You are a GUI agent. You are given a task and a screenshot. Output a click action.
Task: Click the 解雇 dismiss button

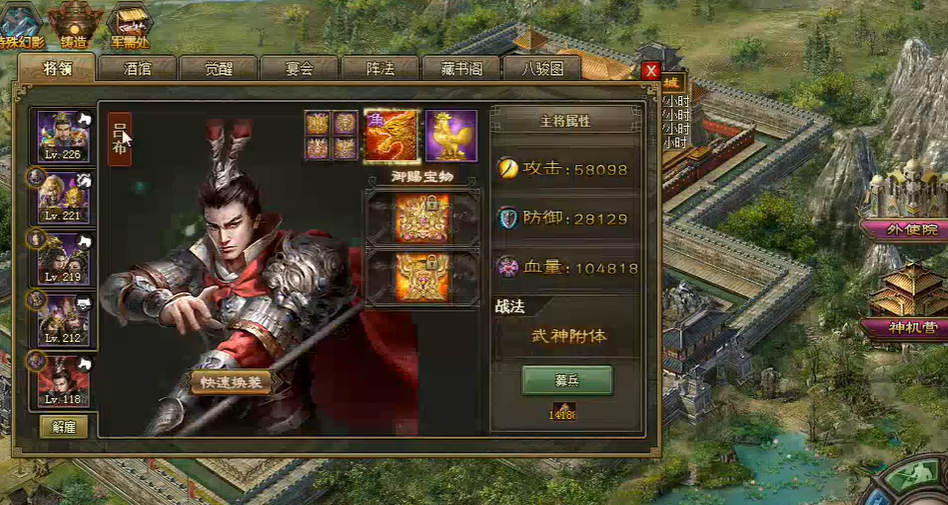[x=64, y=427]
